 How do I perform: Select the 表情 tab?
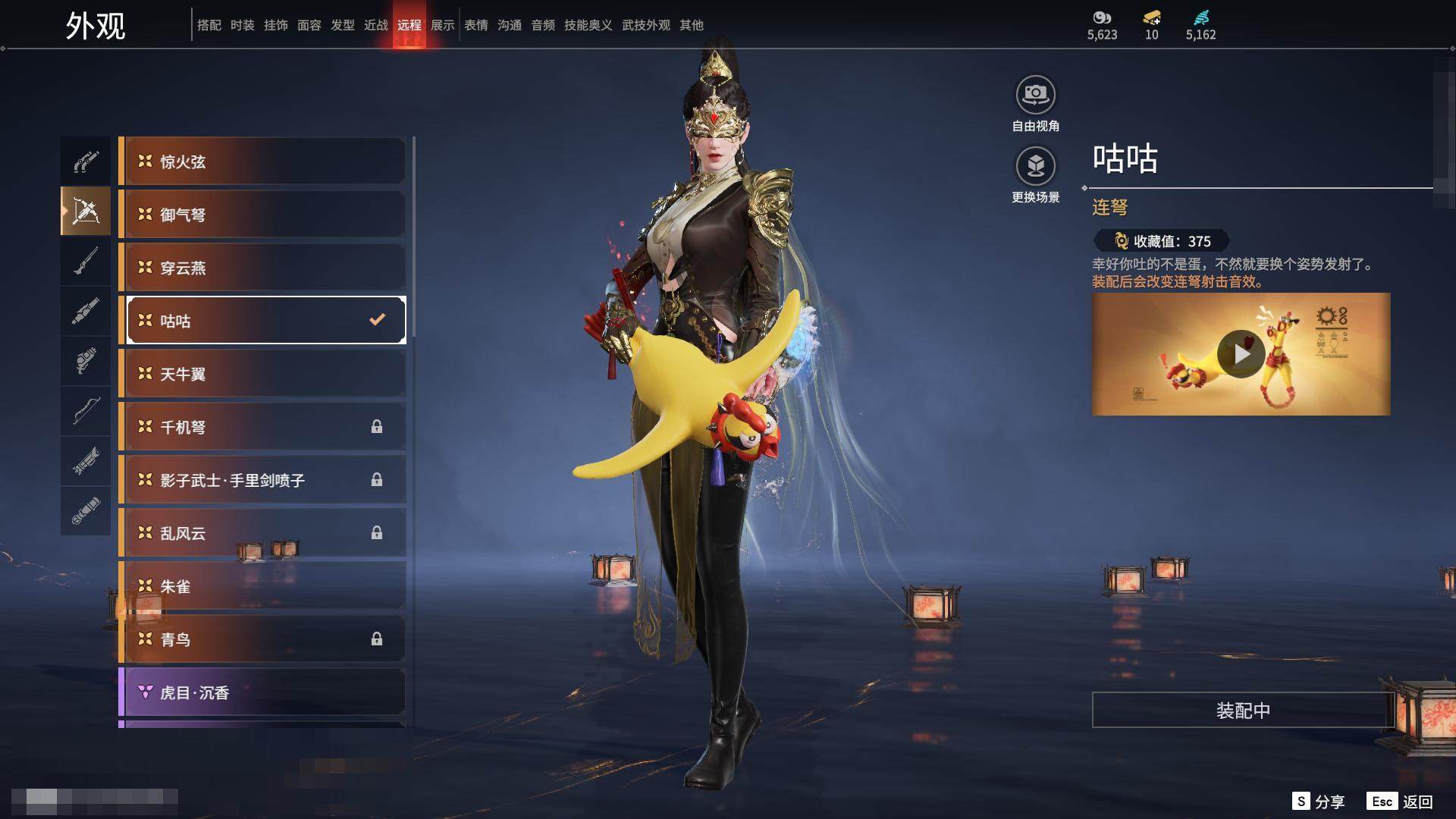(x=476, y=25)
